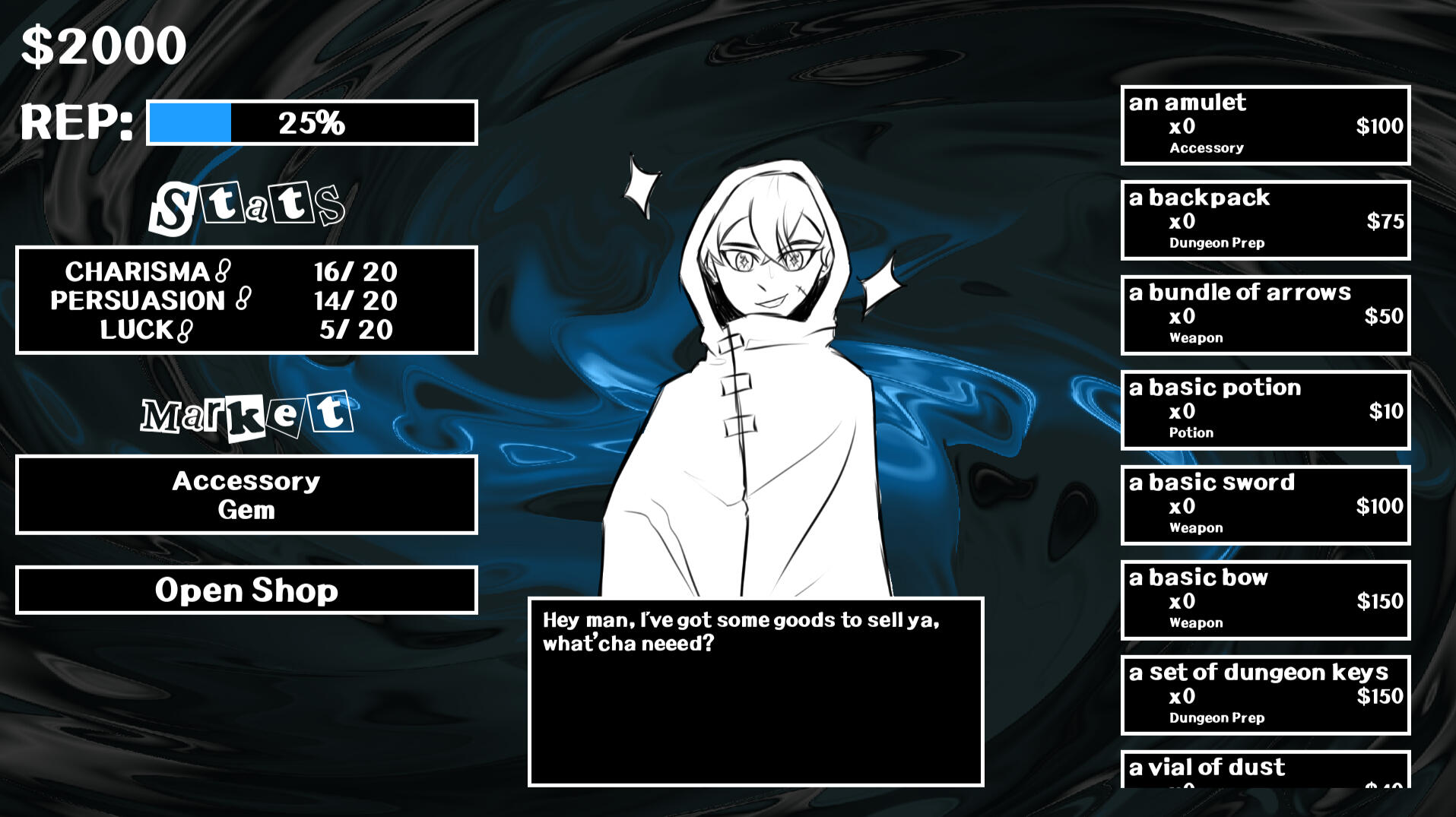Buy an amulet for $100
The image size is (1456, 817).
(1265, 125)
